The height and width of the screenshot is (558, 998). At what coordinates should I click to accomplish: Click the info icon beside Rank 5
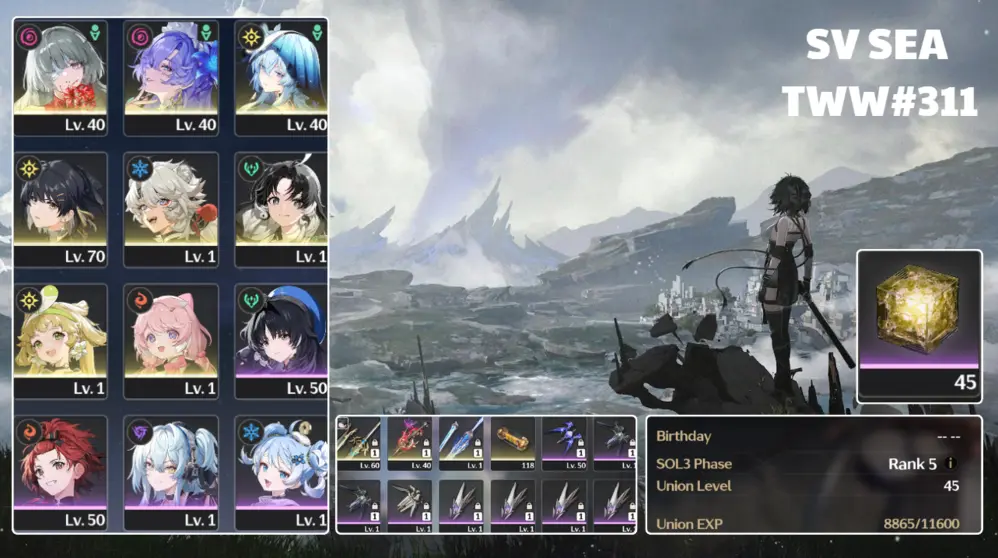950,464
